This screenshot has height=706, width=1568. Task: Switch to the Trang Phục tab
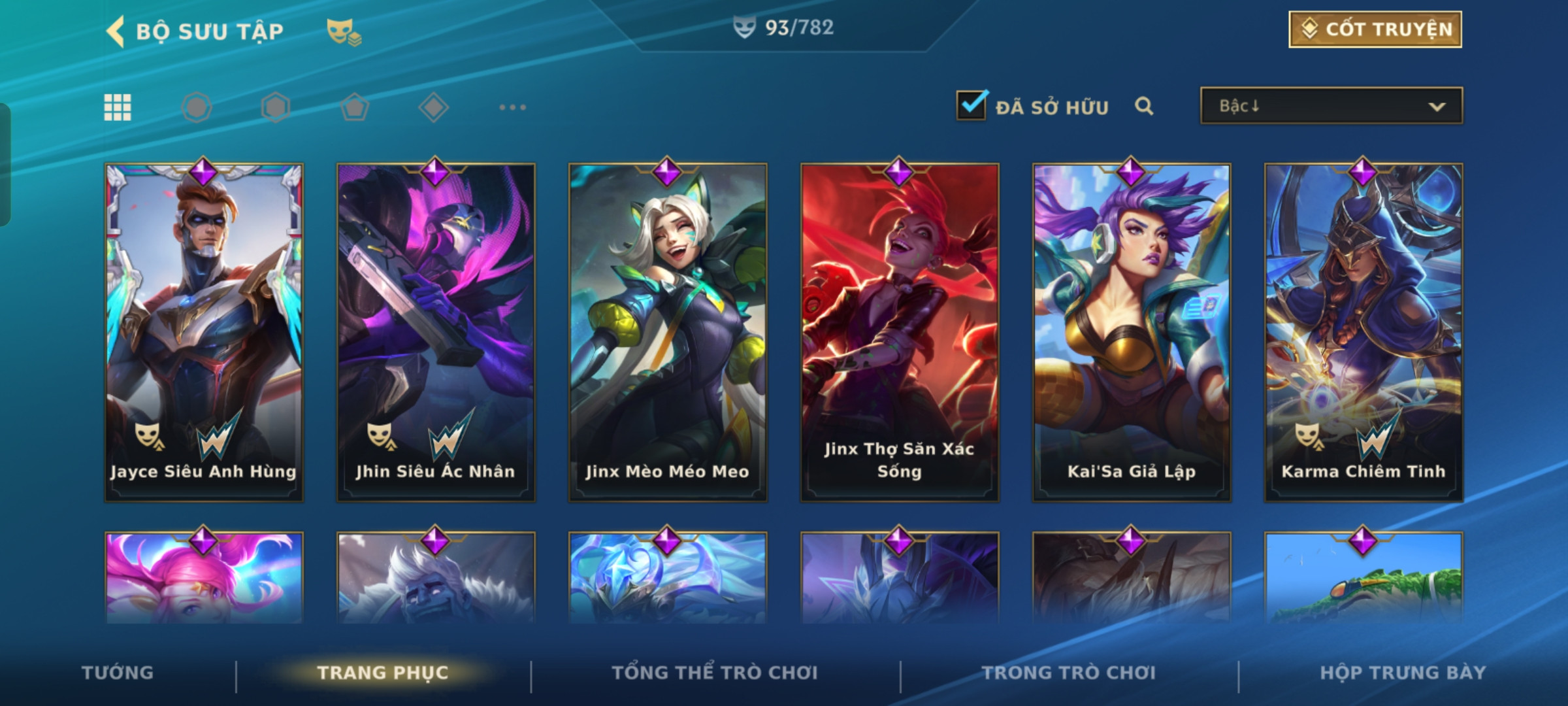tap(383, 673)
